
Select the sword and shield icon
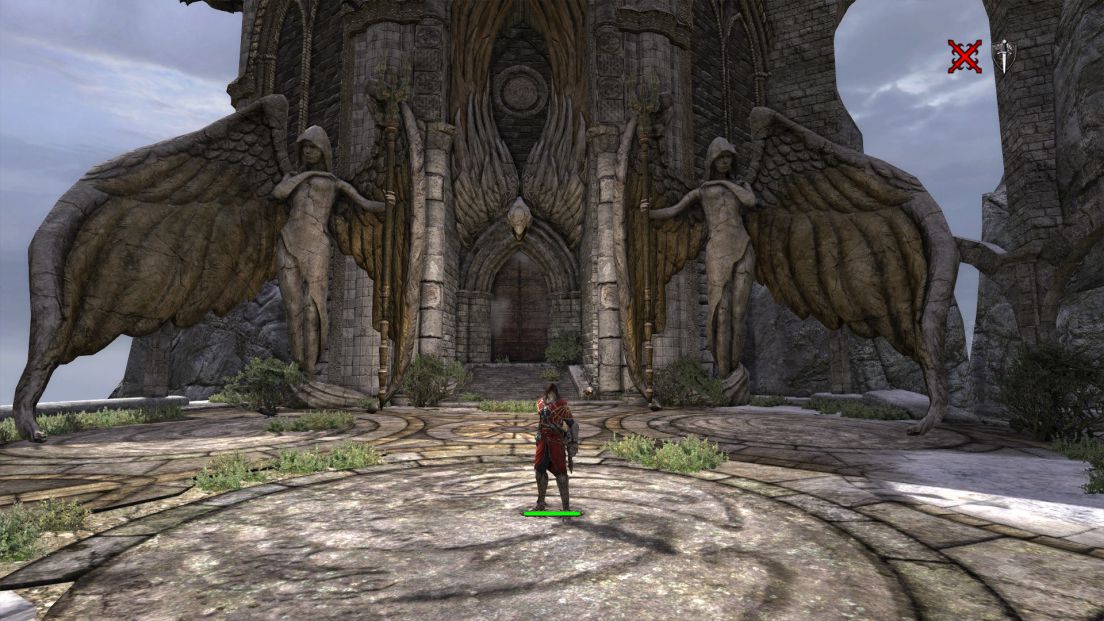[x=1001, y=56]
